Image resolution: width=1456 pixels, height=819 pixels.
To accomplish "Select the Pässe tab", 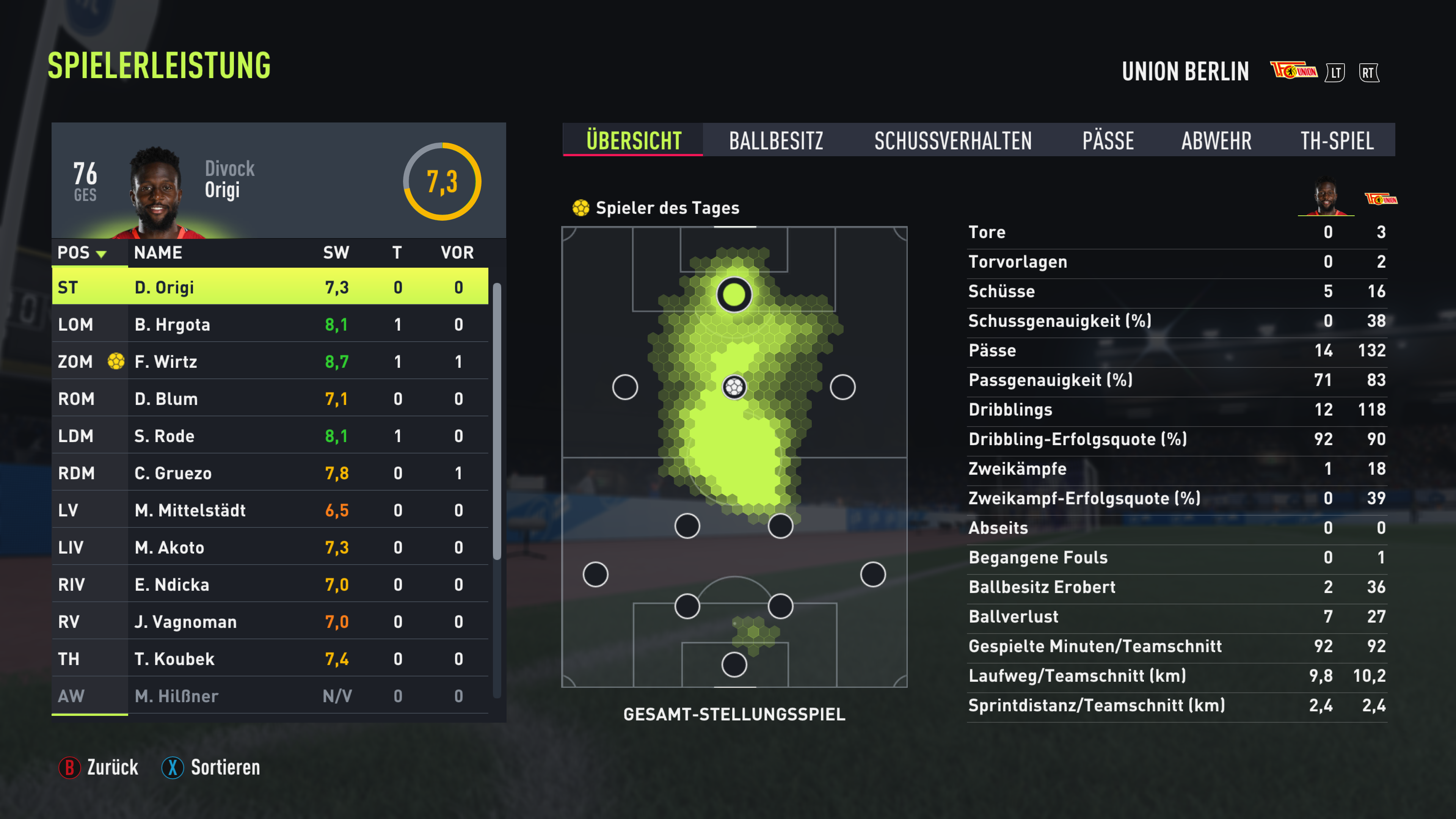I will pos(1108,140).
